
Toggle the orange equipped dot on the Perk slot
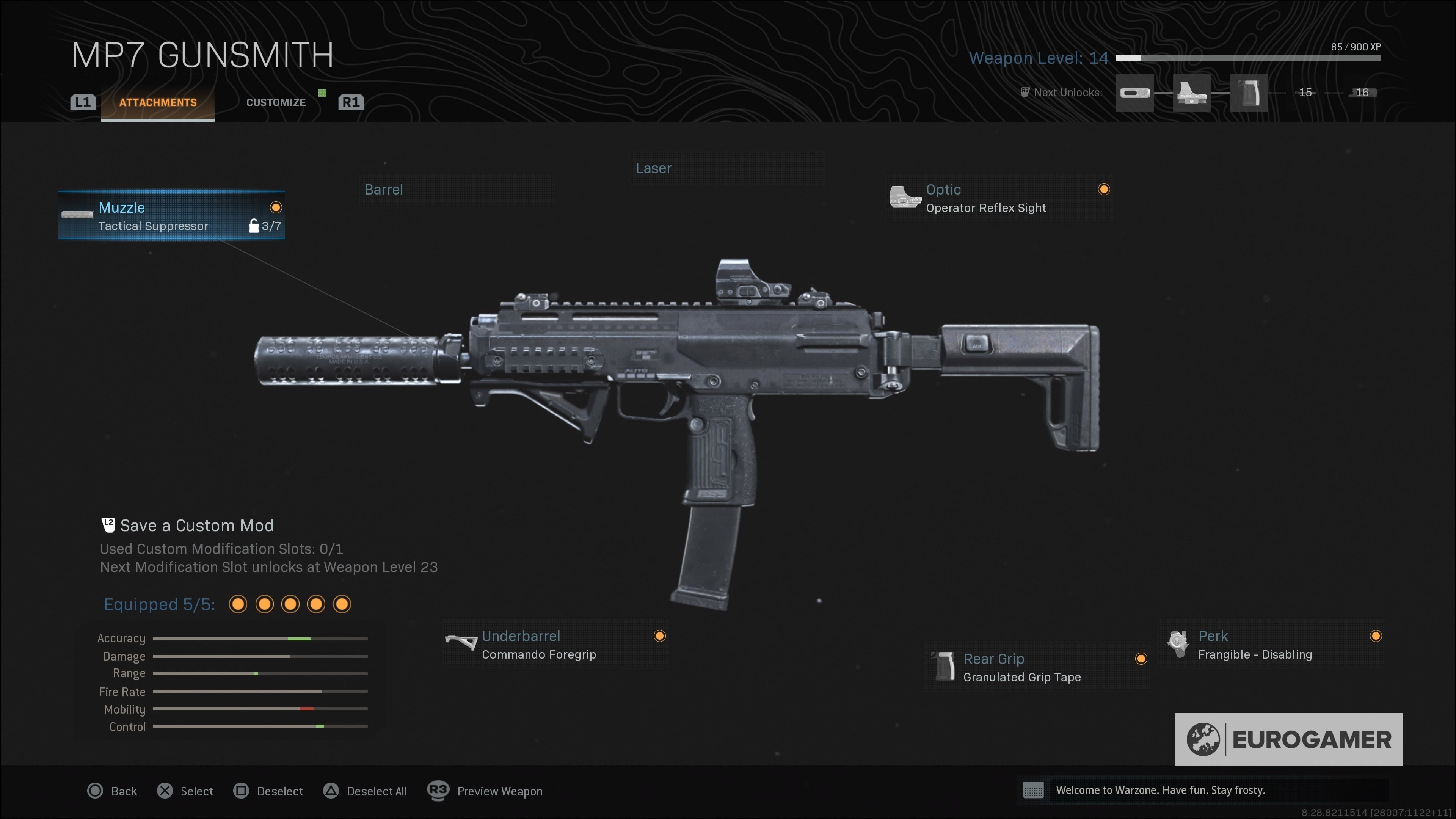click(1376, 637)
